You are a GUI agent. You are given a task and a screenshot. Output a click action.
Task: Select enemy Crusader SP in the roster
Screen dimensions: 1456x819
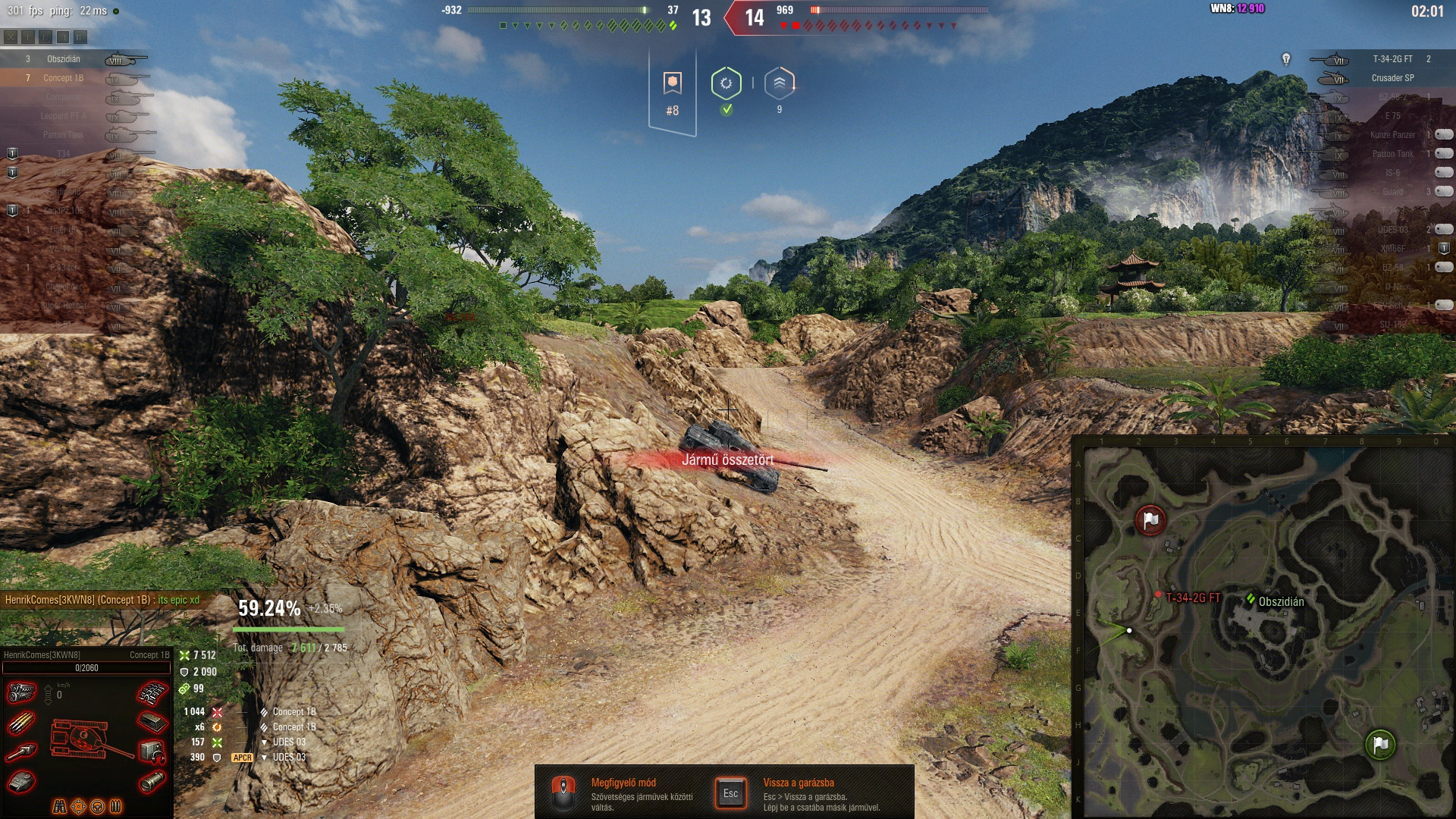[x=1392, y=77]
